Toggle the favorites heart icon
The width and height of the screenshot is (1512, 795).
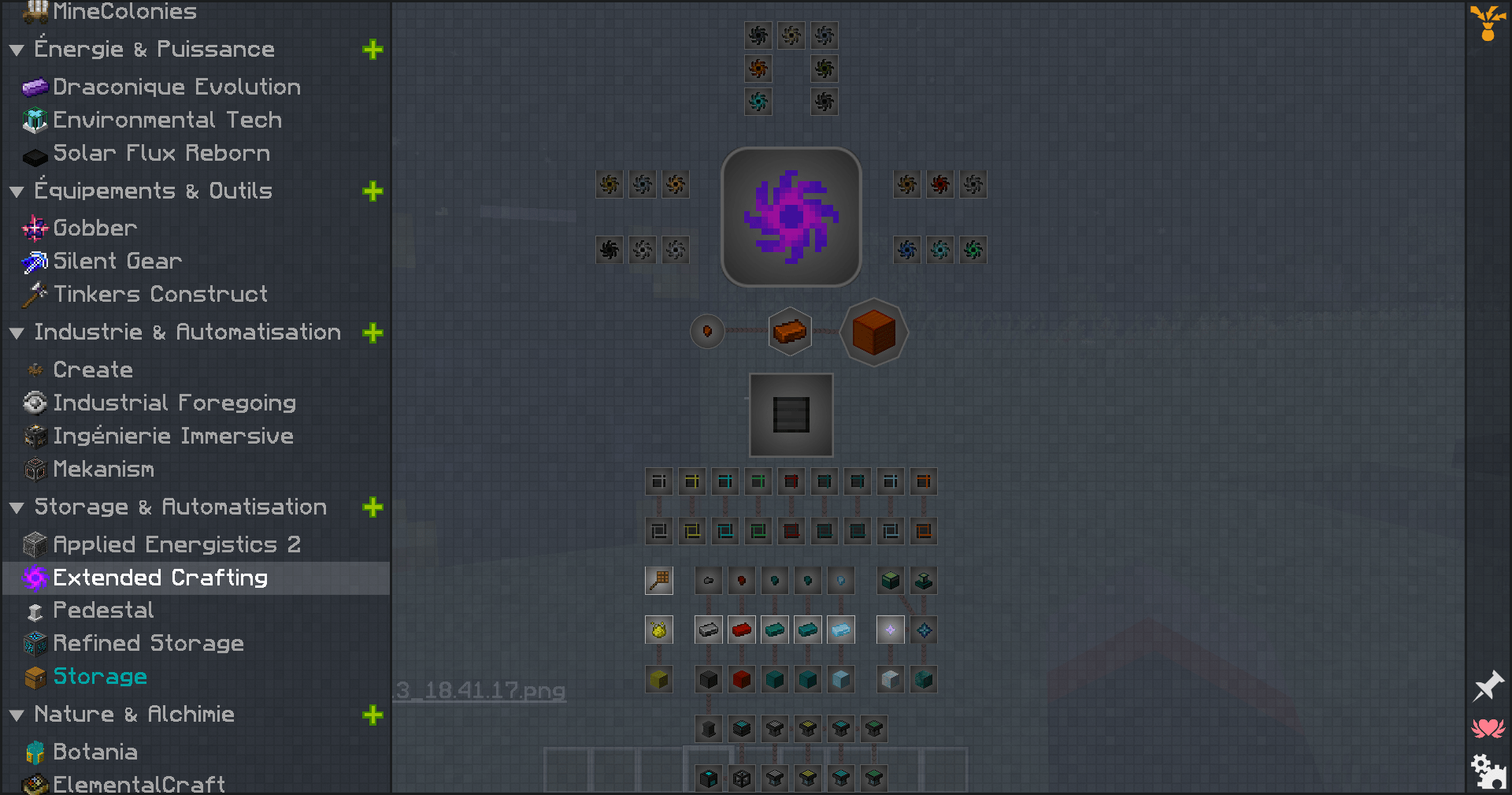(1488, 729)
